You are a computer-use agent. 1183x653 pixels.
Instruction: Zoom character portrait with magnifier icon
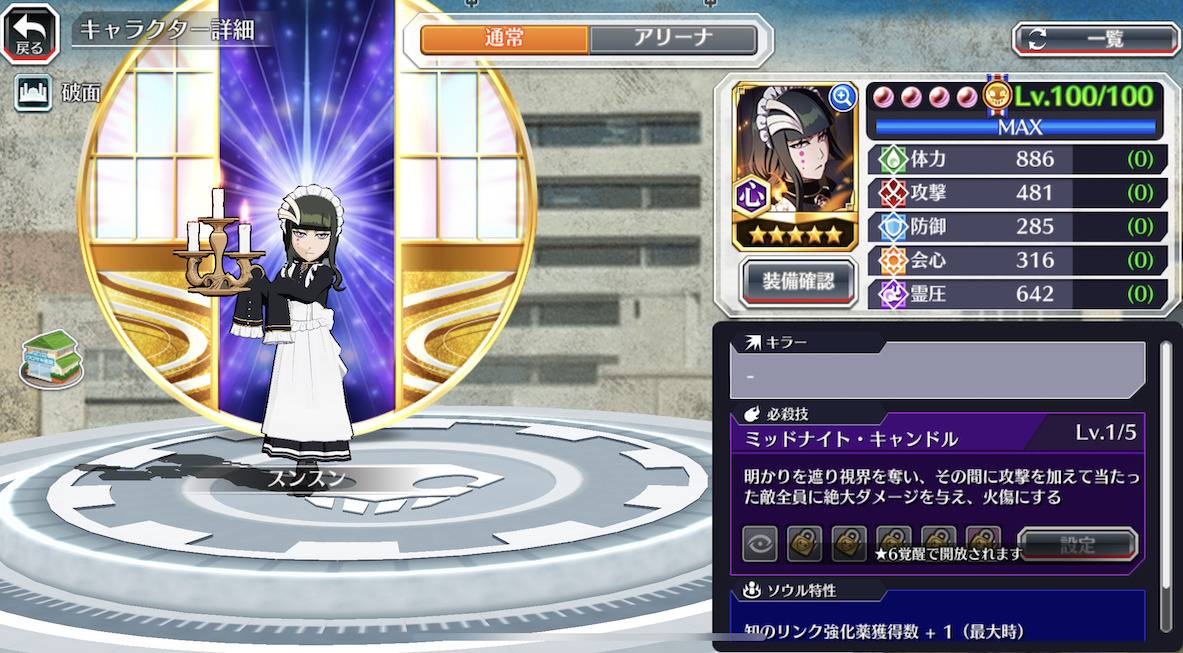tap(843, 97)
